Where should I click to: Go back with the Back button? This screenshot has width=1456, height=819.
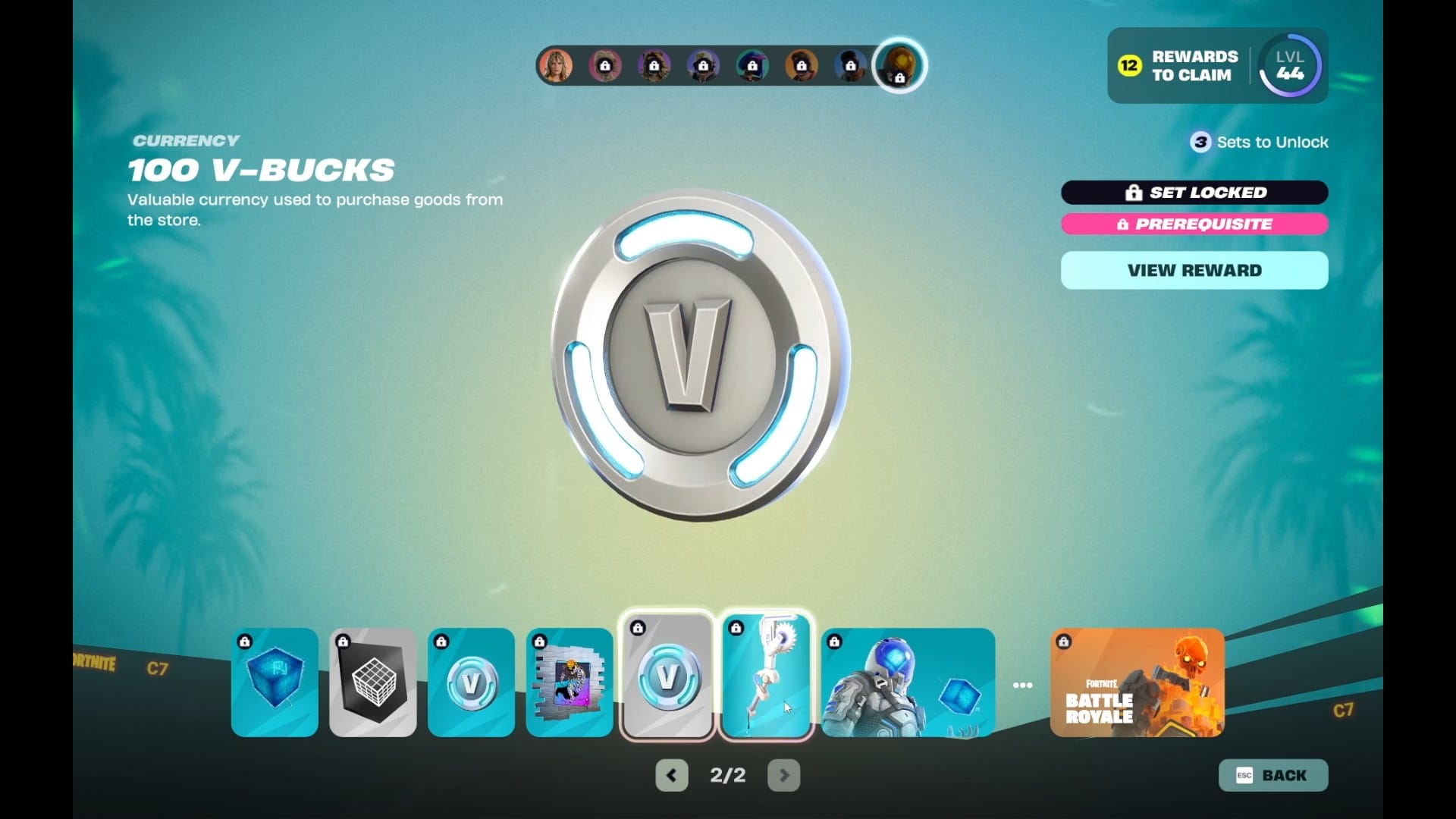pyautogui.click(x=1272, y=775)
